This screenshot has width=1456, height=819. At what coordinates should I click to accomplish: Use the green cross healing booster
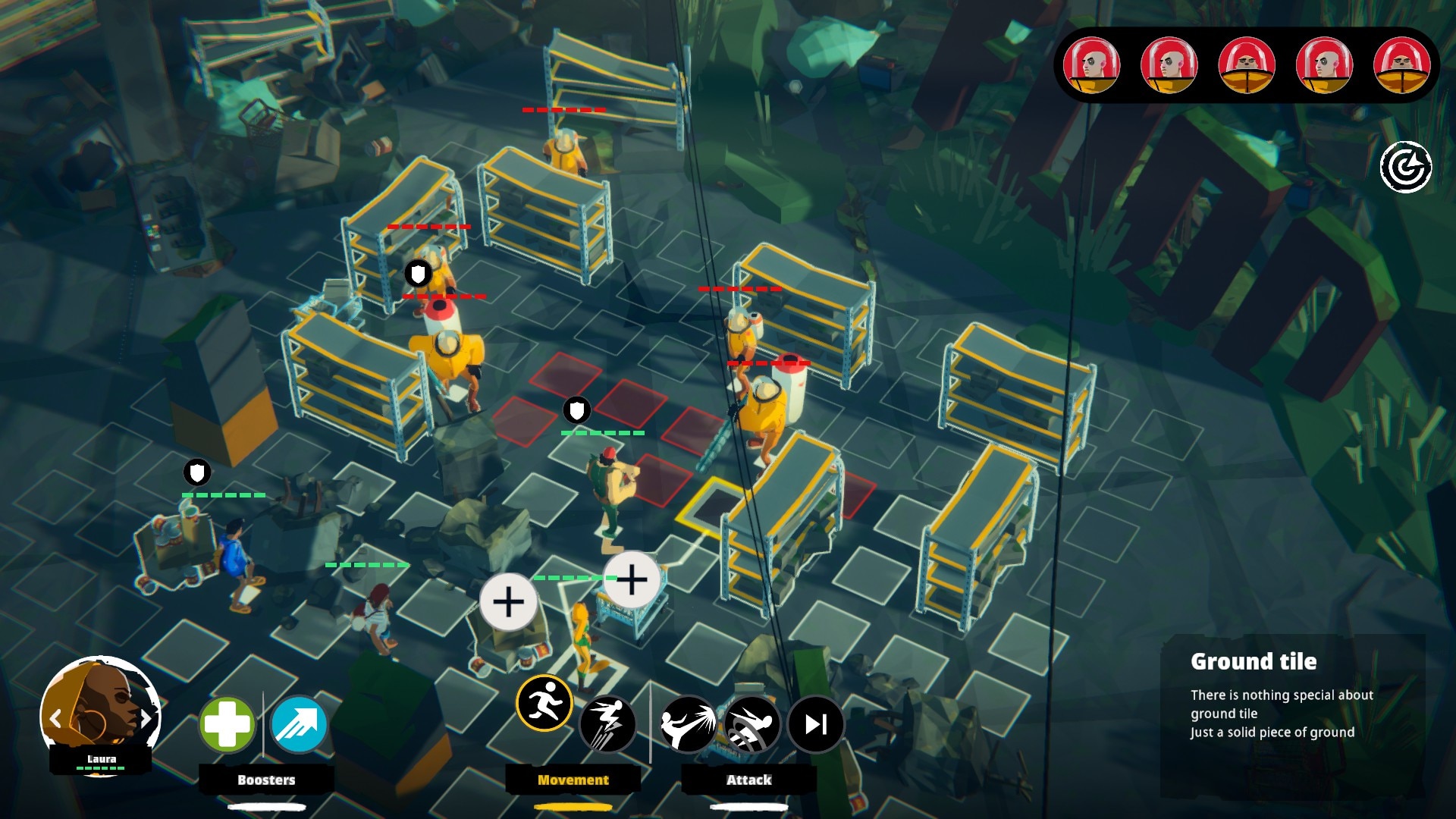(x=227, y=724)
